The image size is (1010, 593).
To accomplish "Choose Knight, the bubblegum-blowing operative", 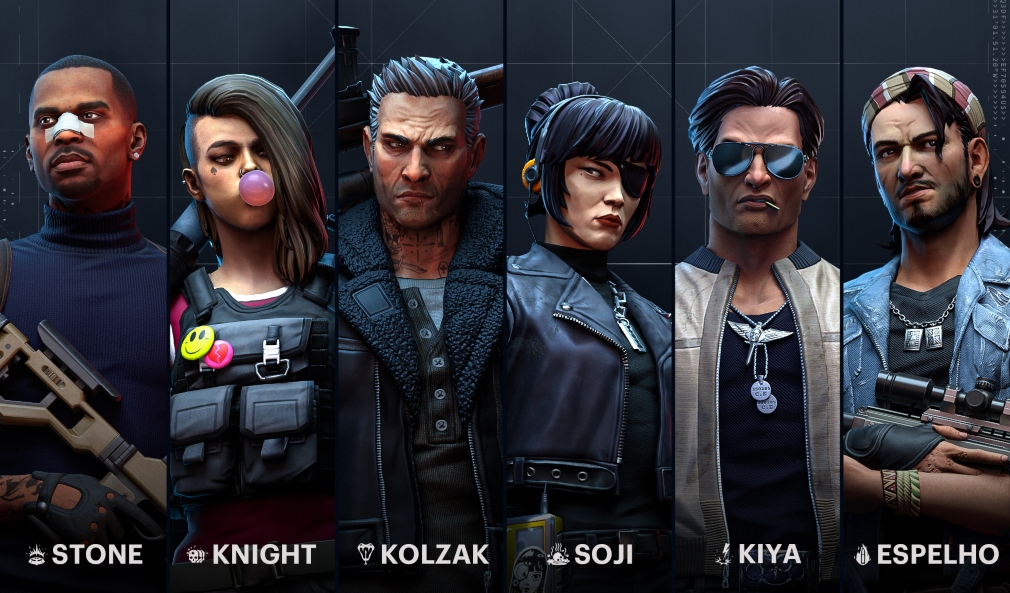I will (x=252, y=300).
